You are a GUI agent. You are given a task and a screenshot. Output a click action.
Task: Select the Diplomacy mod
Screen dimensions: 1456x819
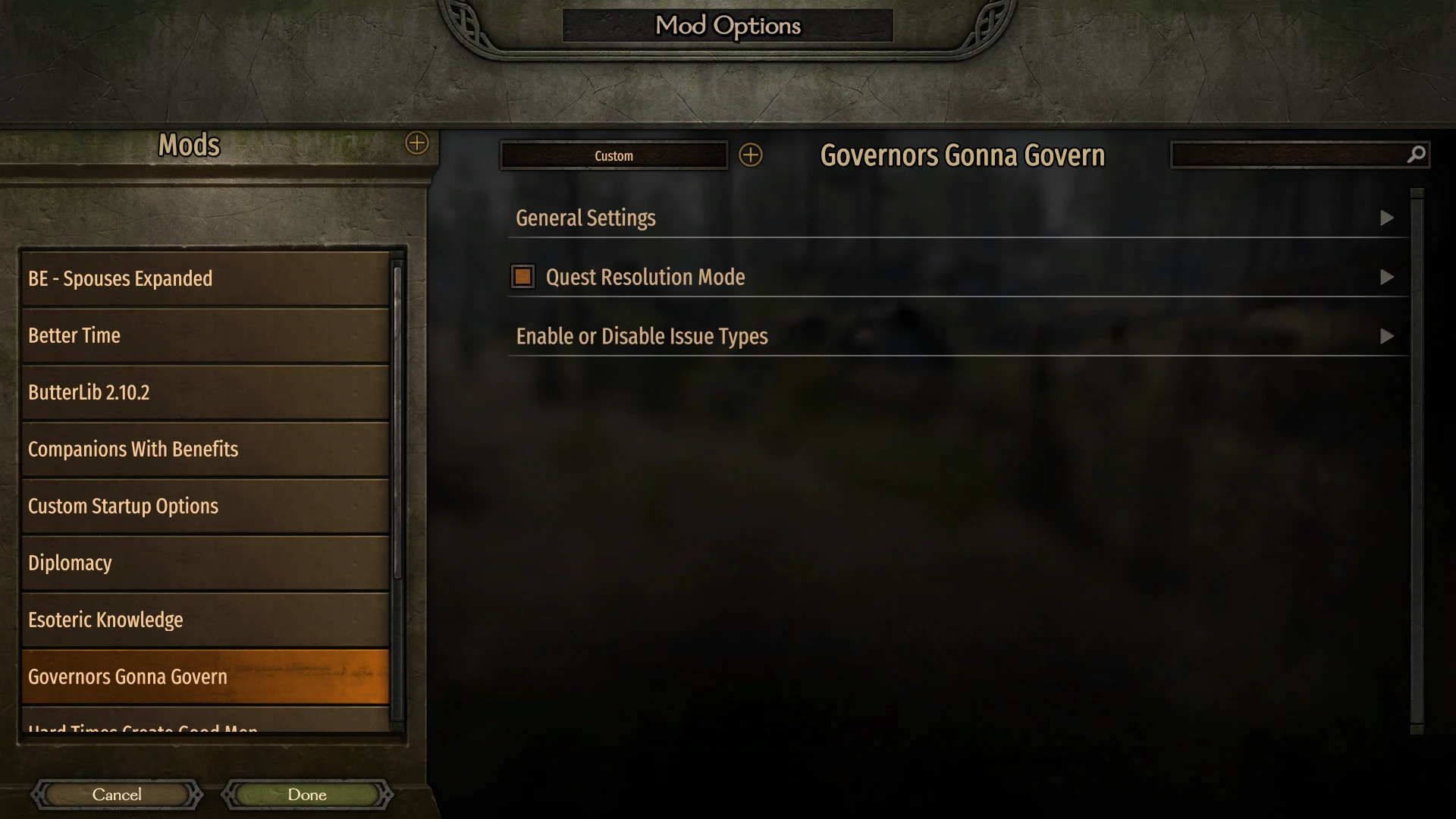205,563
